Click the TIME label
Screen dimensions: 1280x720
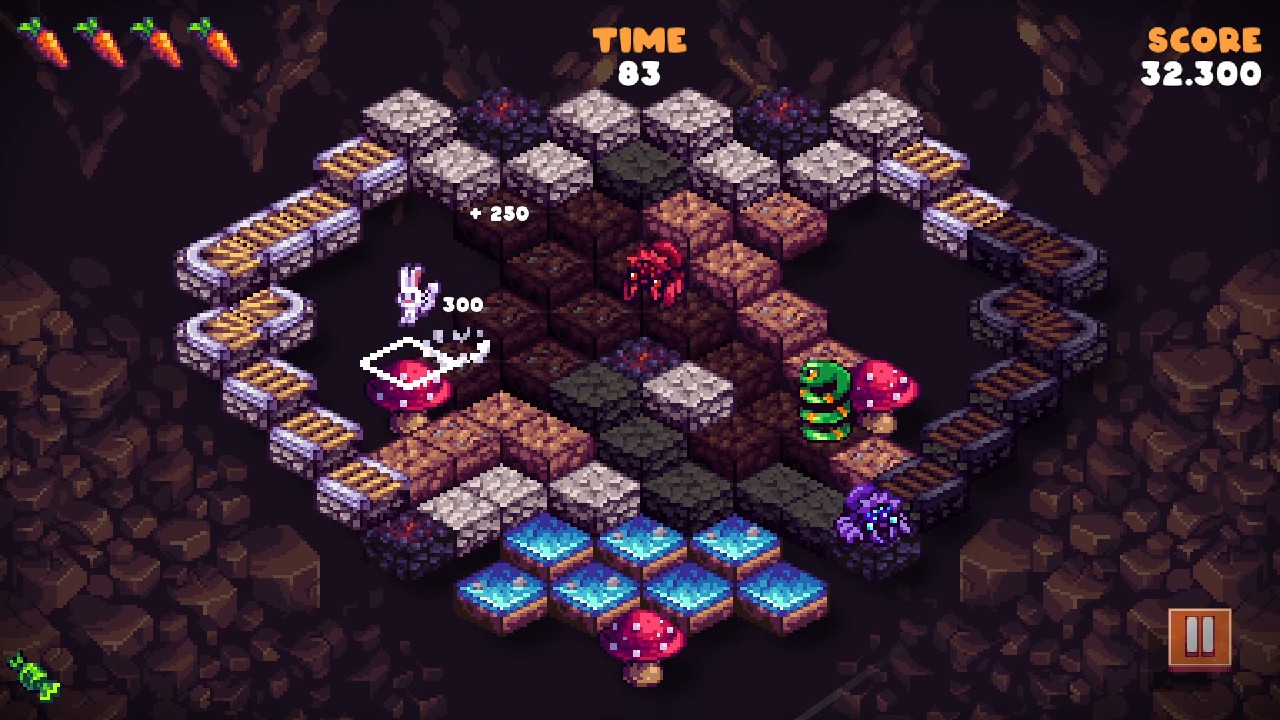(641, 38)
